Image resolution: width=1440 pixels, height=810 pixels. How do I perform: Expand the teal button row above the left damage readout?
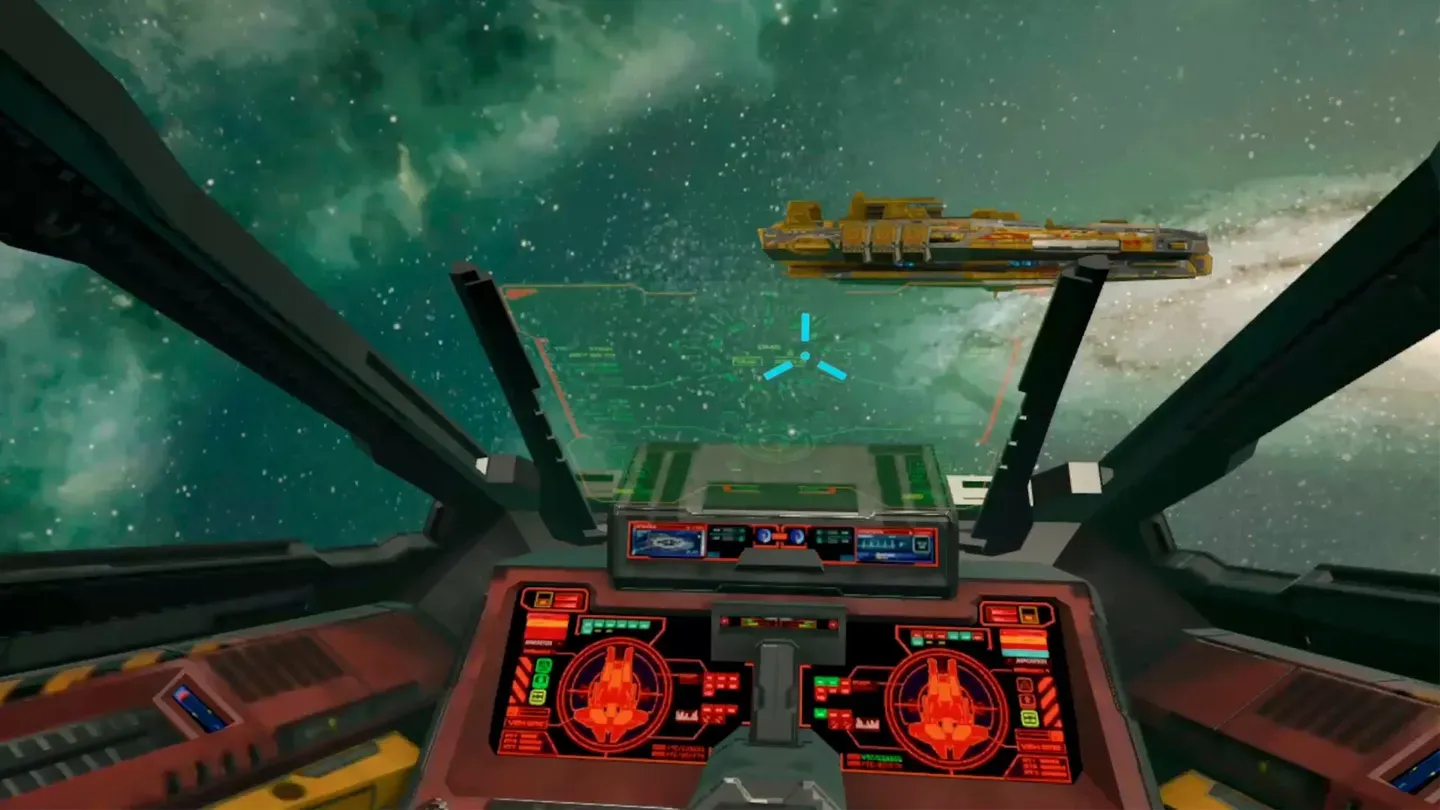(x=615, y=624)
